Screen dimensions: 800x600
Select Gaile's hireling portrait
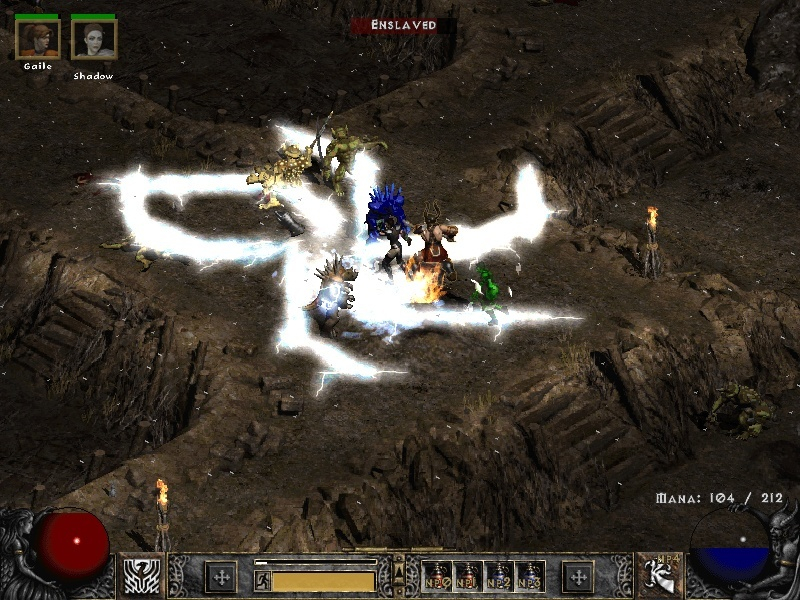38,40
